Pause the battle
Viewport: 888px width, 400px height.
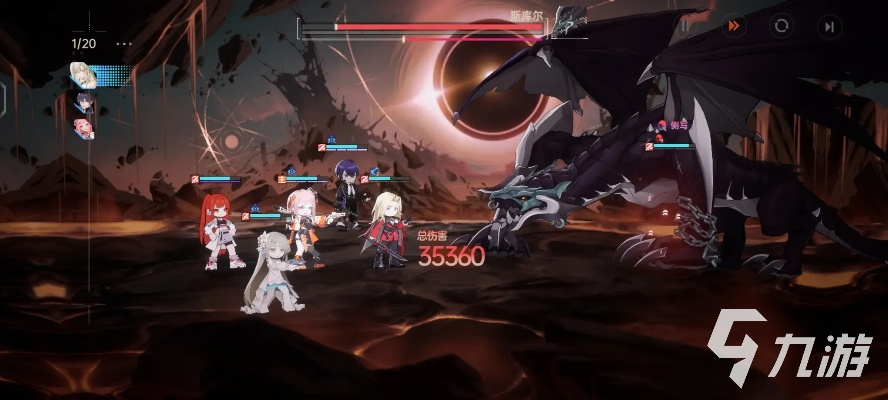(686, 26)
